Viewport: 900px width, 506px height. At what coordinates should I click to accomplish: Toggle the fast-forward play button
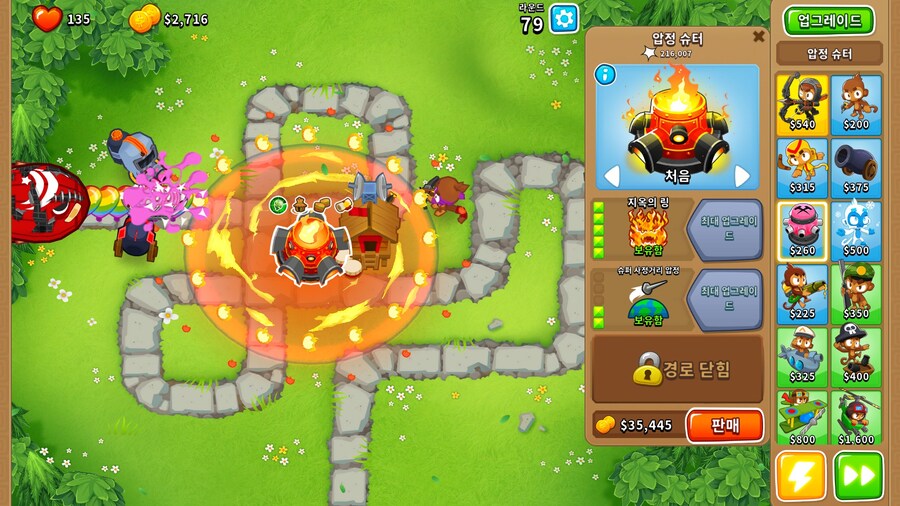click(x=858, y=476)
